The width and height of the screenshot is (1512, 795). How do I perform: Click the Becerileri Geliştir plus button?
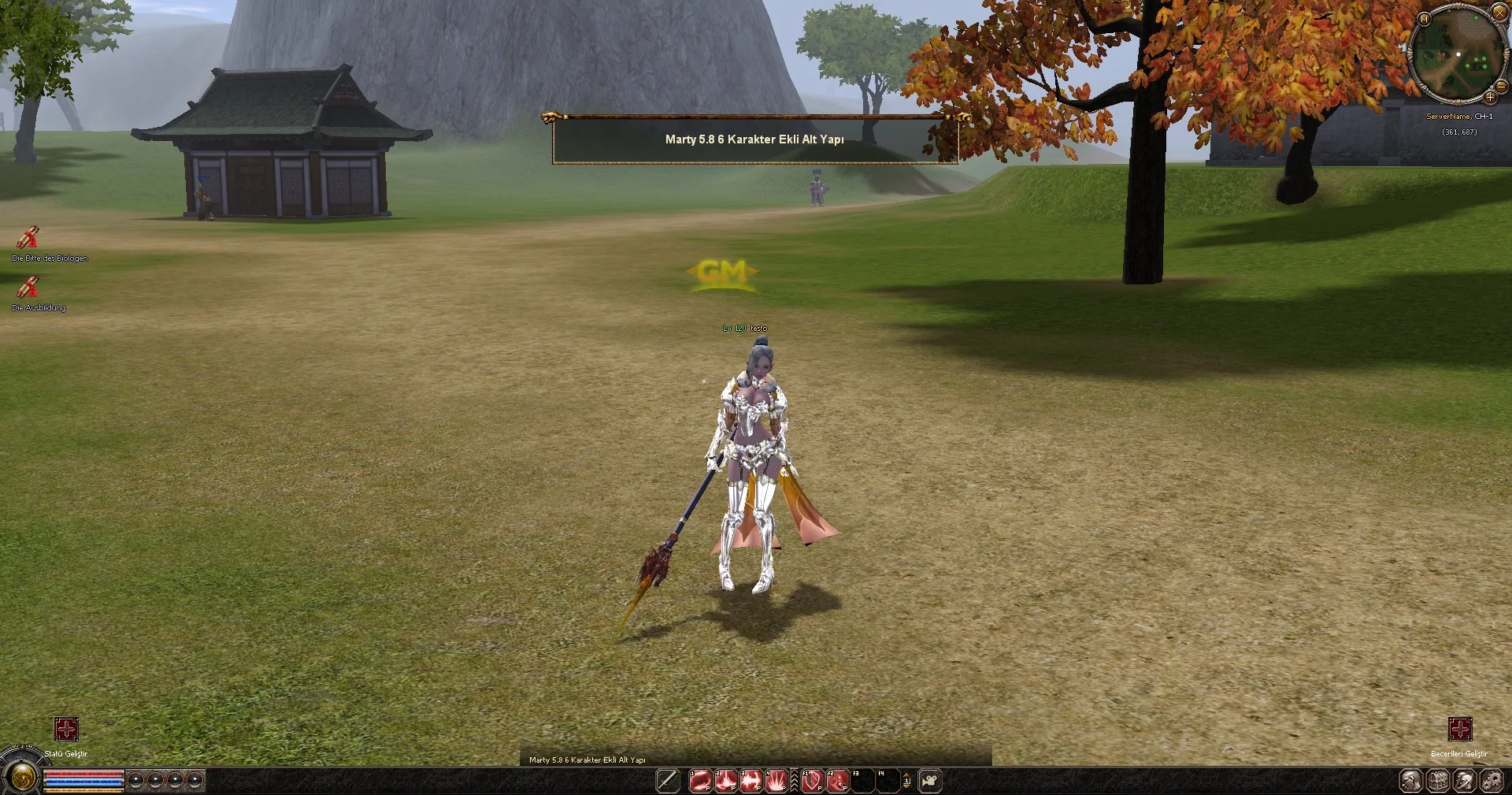click(x=1460, y=729)
